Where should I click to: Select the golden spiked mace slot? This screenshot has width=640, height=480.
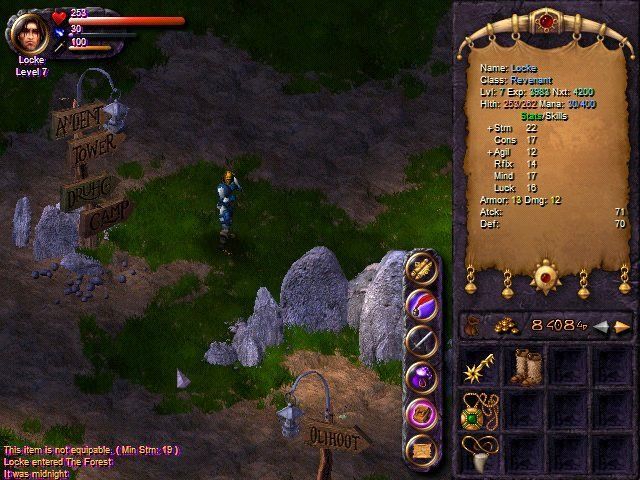pyautogui.click(x=477, y=367)
